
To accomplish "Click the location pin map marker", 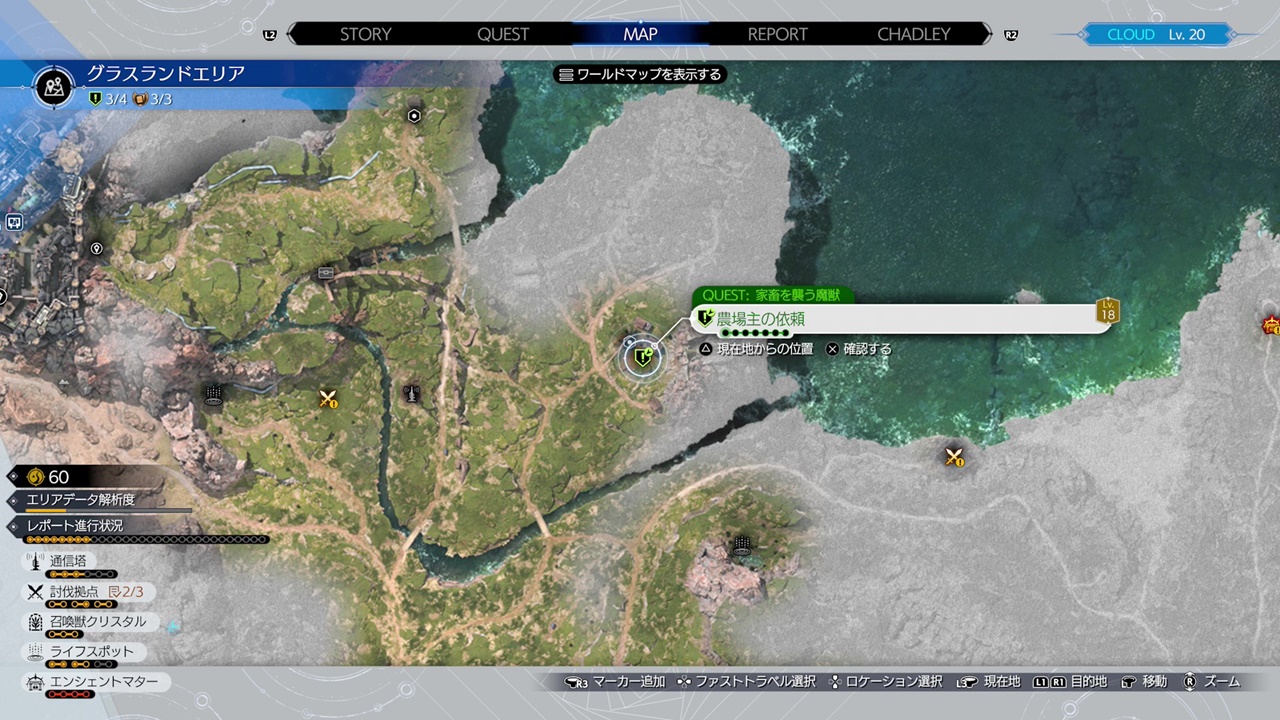I will tap(97, 248).
